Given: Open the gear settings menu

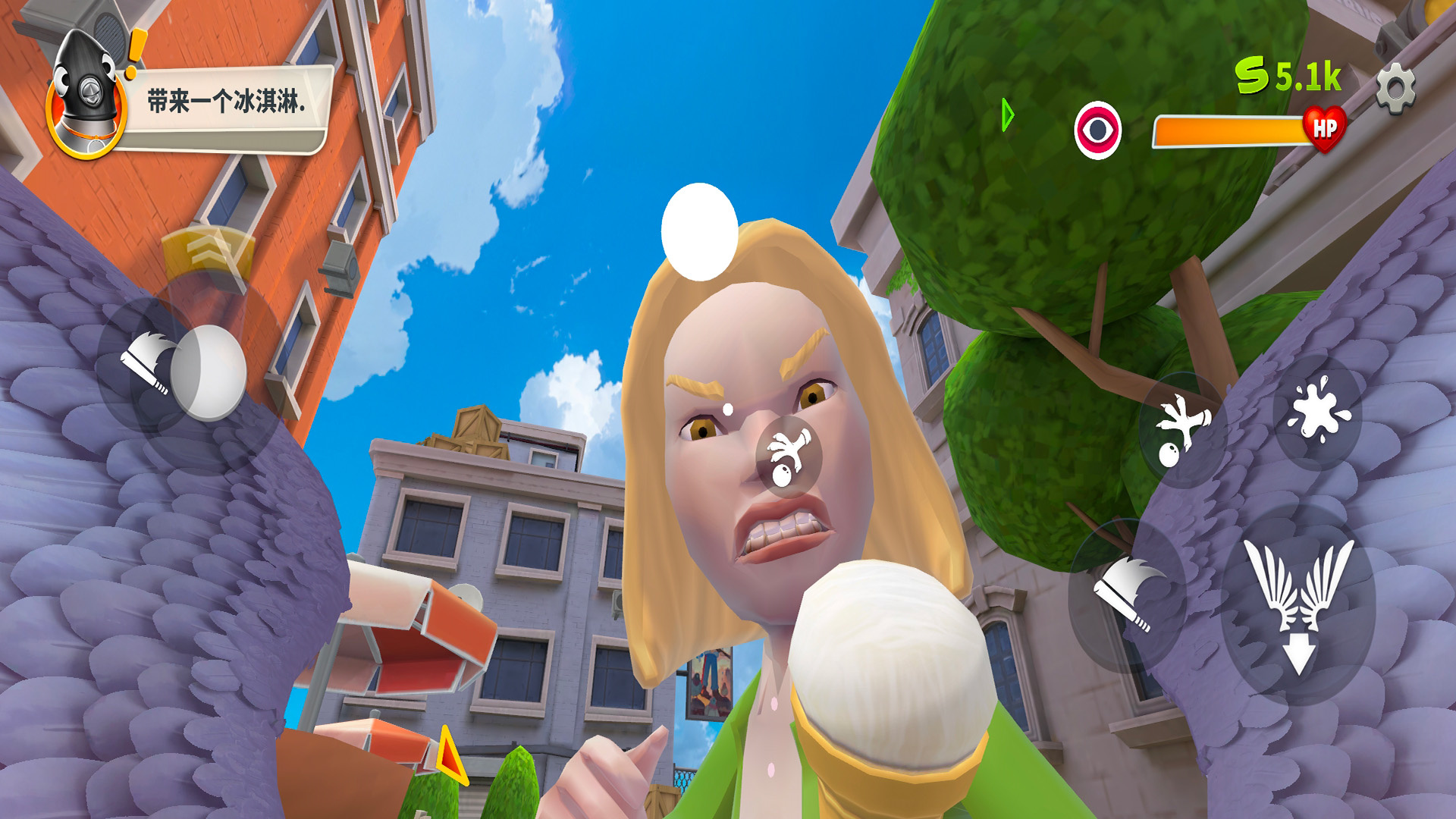Looking at the screenshot, I should [x=1395, y=89].
